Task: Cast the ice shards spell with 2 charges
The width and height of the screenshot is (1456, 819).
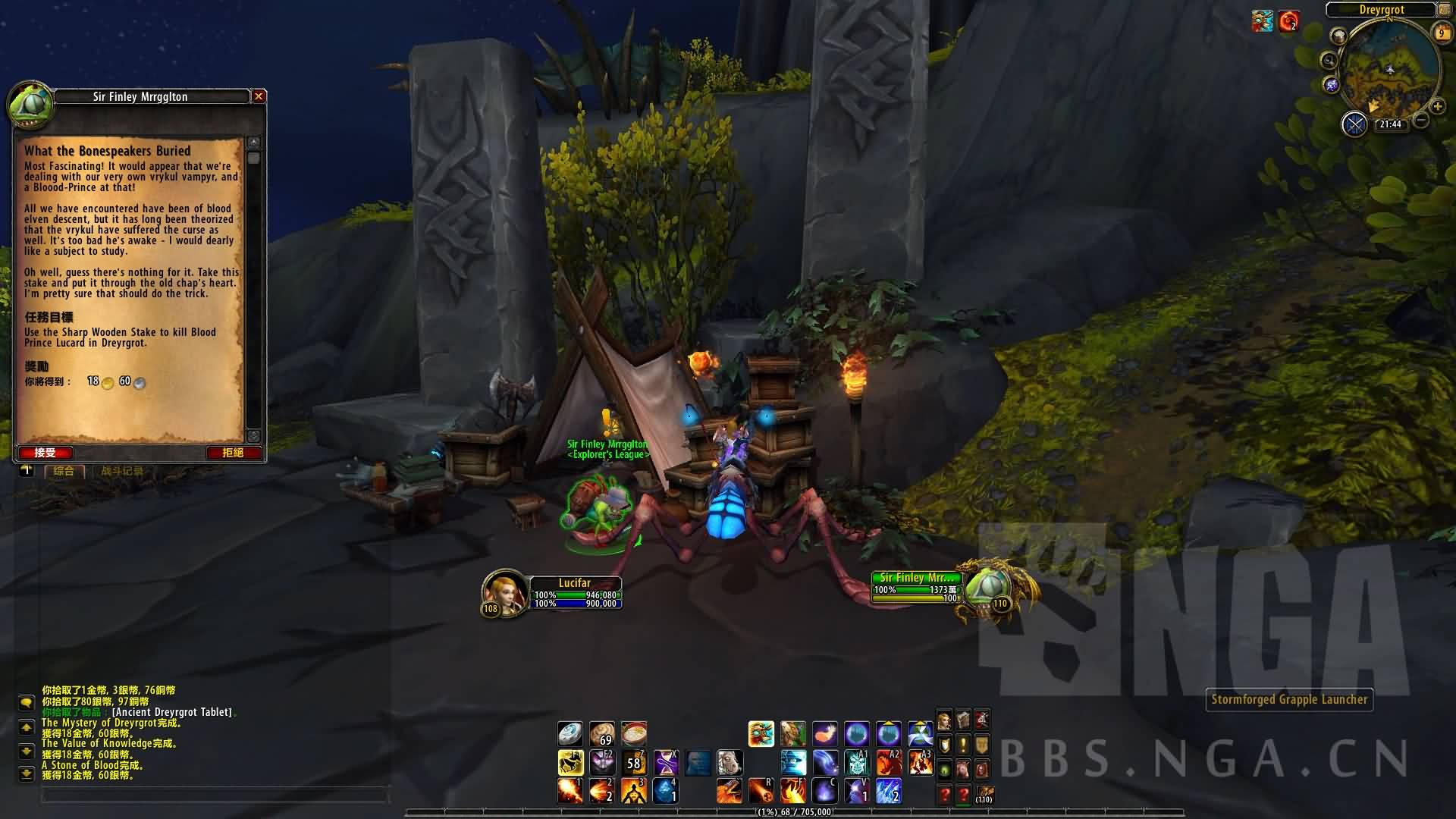Action: (888, 790)
